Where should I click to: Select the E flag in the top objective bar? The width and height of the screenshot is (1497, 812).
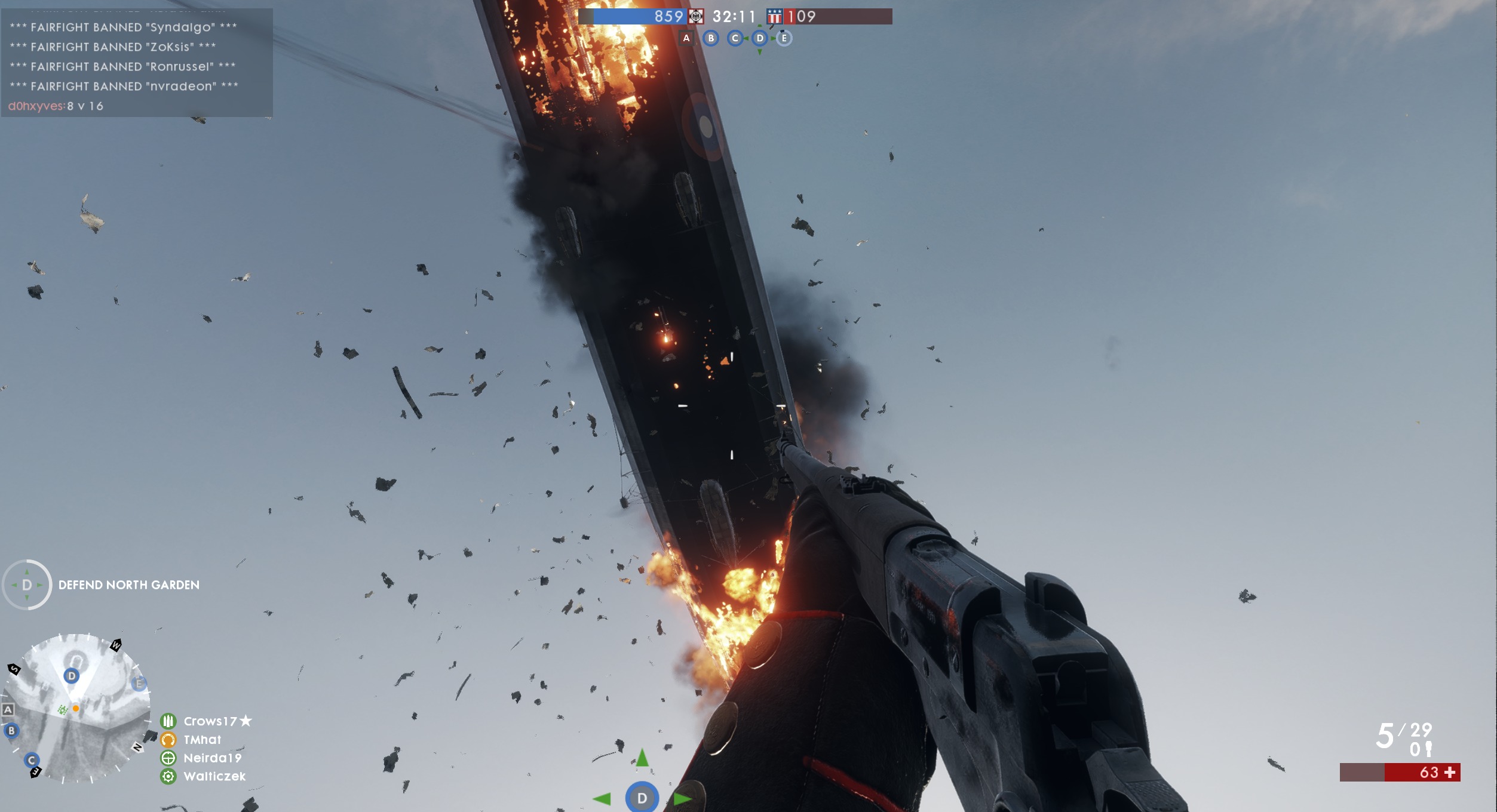coord(784,38)
